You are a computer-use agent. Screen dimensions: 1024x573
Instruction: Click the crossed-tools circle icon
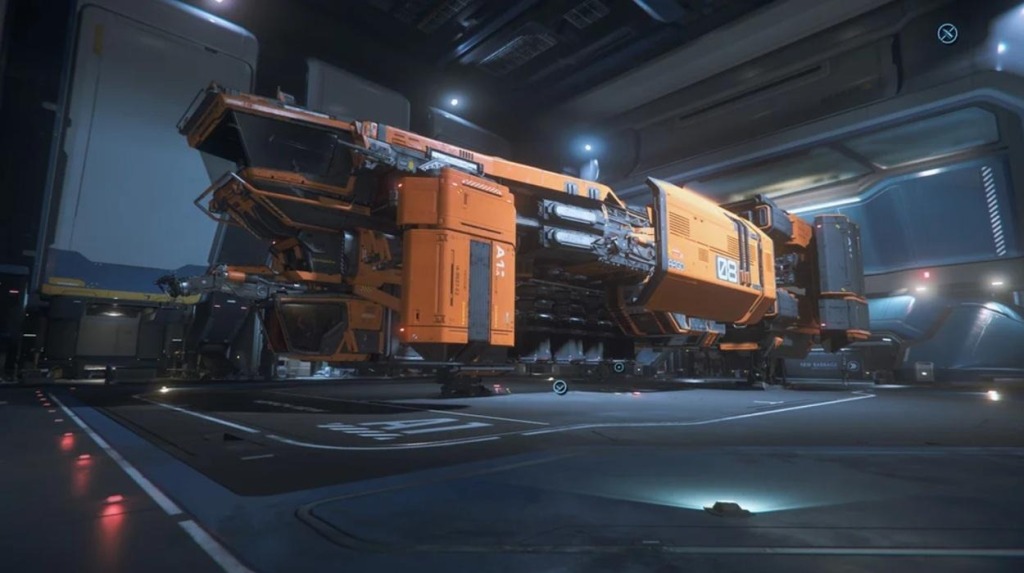(x=947, y=34)
